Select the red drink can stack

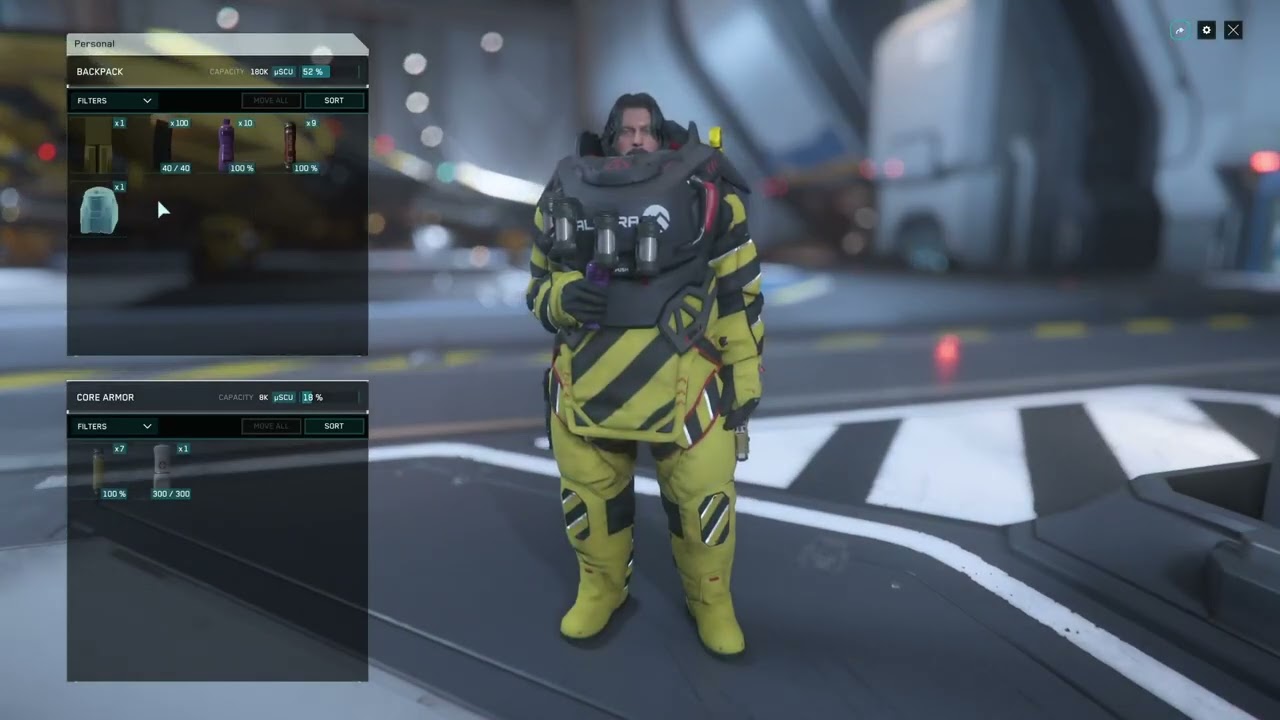(x=290, y=144)
